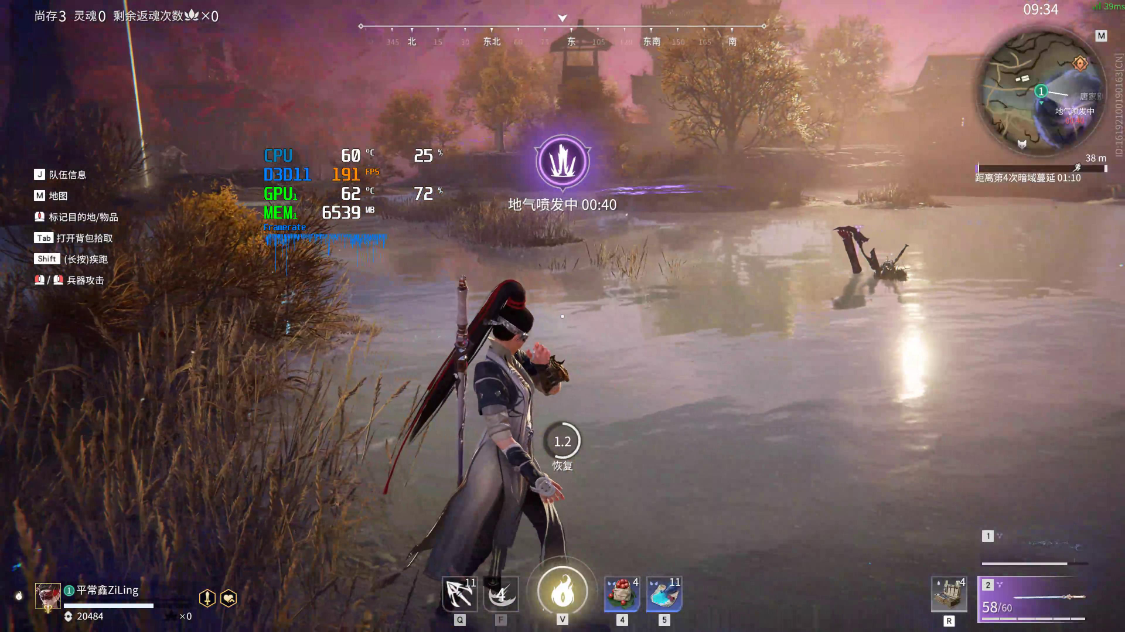Use the blue armor powder item
1125x632 pixels.
664,594
